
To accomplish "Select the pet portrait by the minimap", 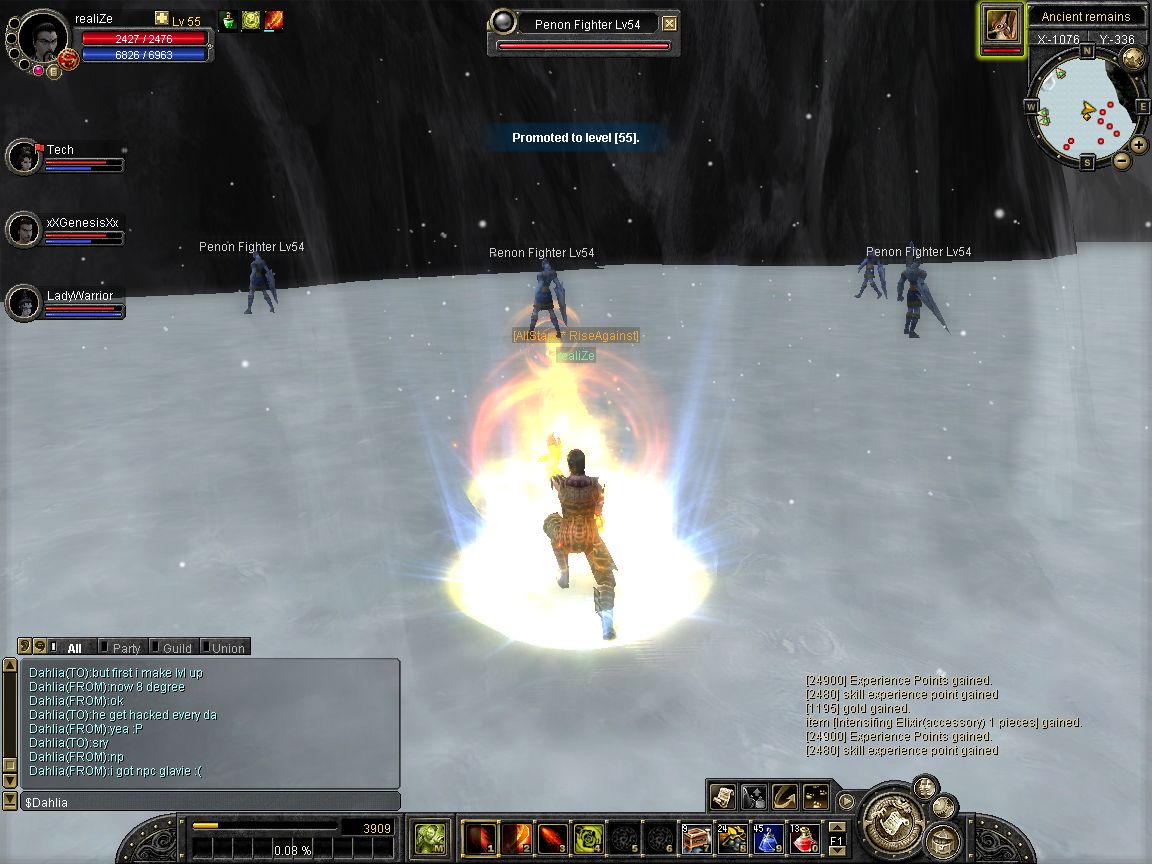I will pos(1002,27).
